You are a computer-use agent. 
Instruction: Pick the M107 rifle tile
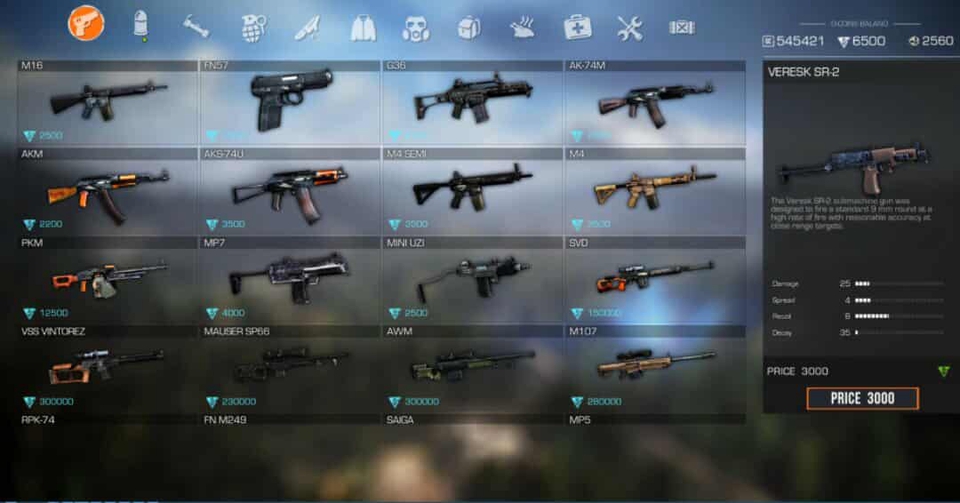[x=654, y=366]
